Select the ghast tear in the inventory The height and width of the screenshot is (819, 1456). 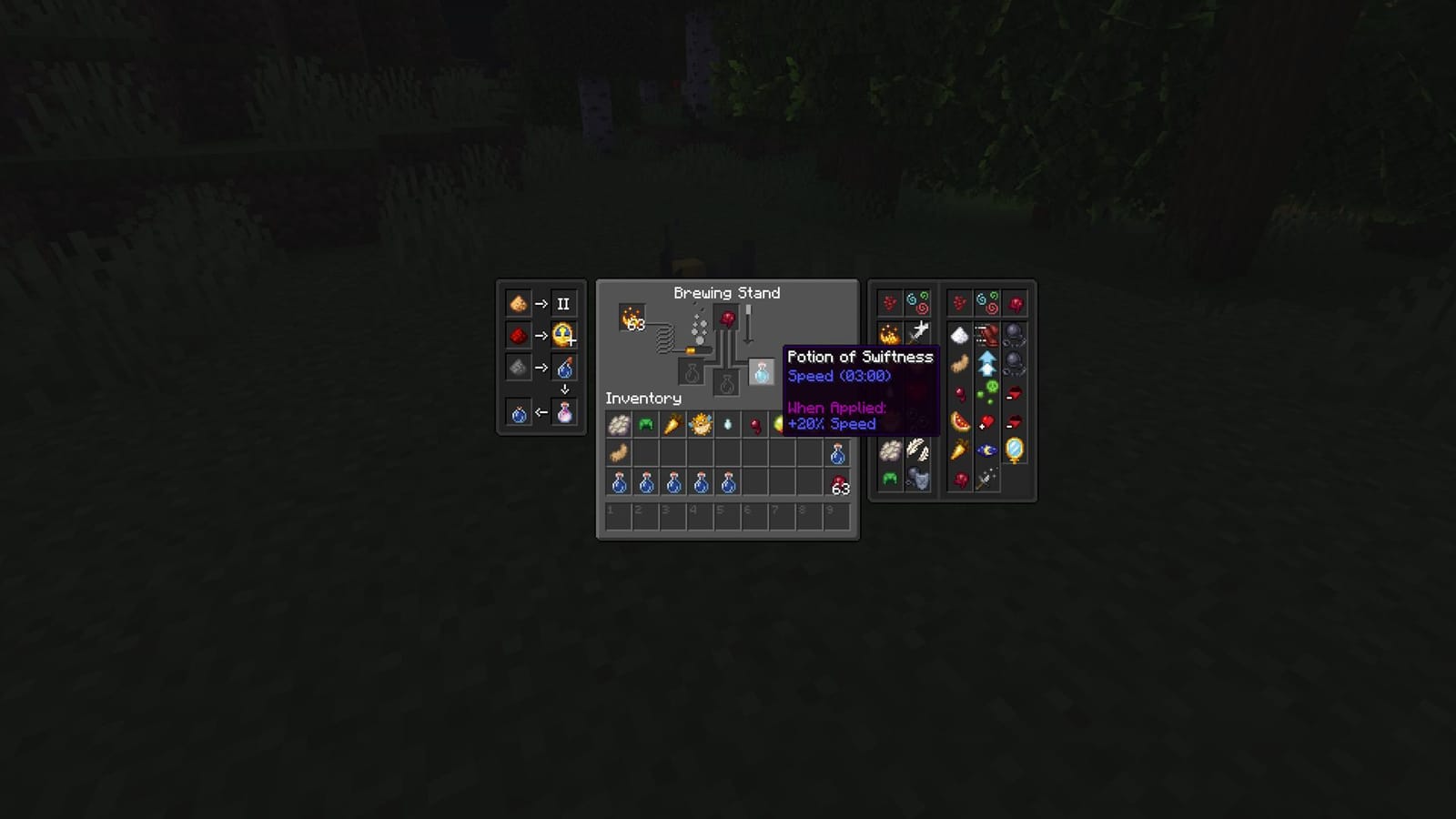(x=727, y=425)
